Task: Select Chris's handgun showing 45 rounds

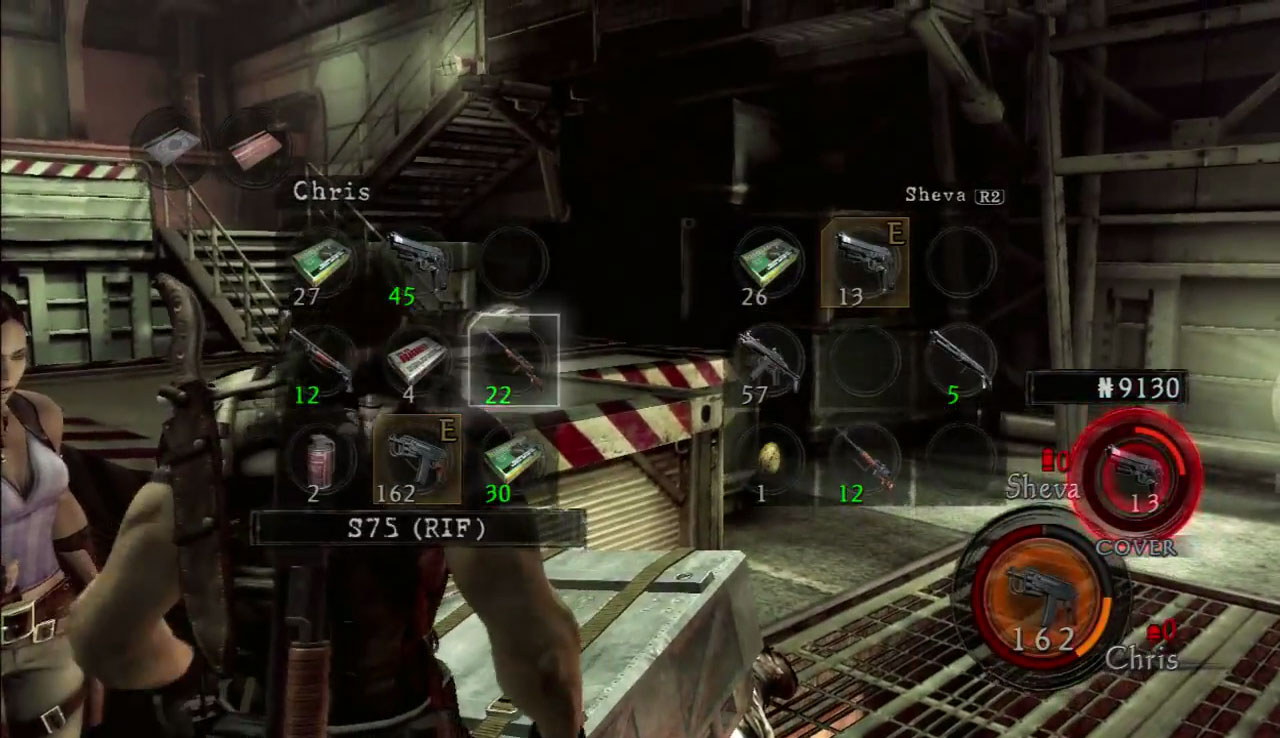Action: click(417, 261)
